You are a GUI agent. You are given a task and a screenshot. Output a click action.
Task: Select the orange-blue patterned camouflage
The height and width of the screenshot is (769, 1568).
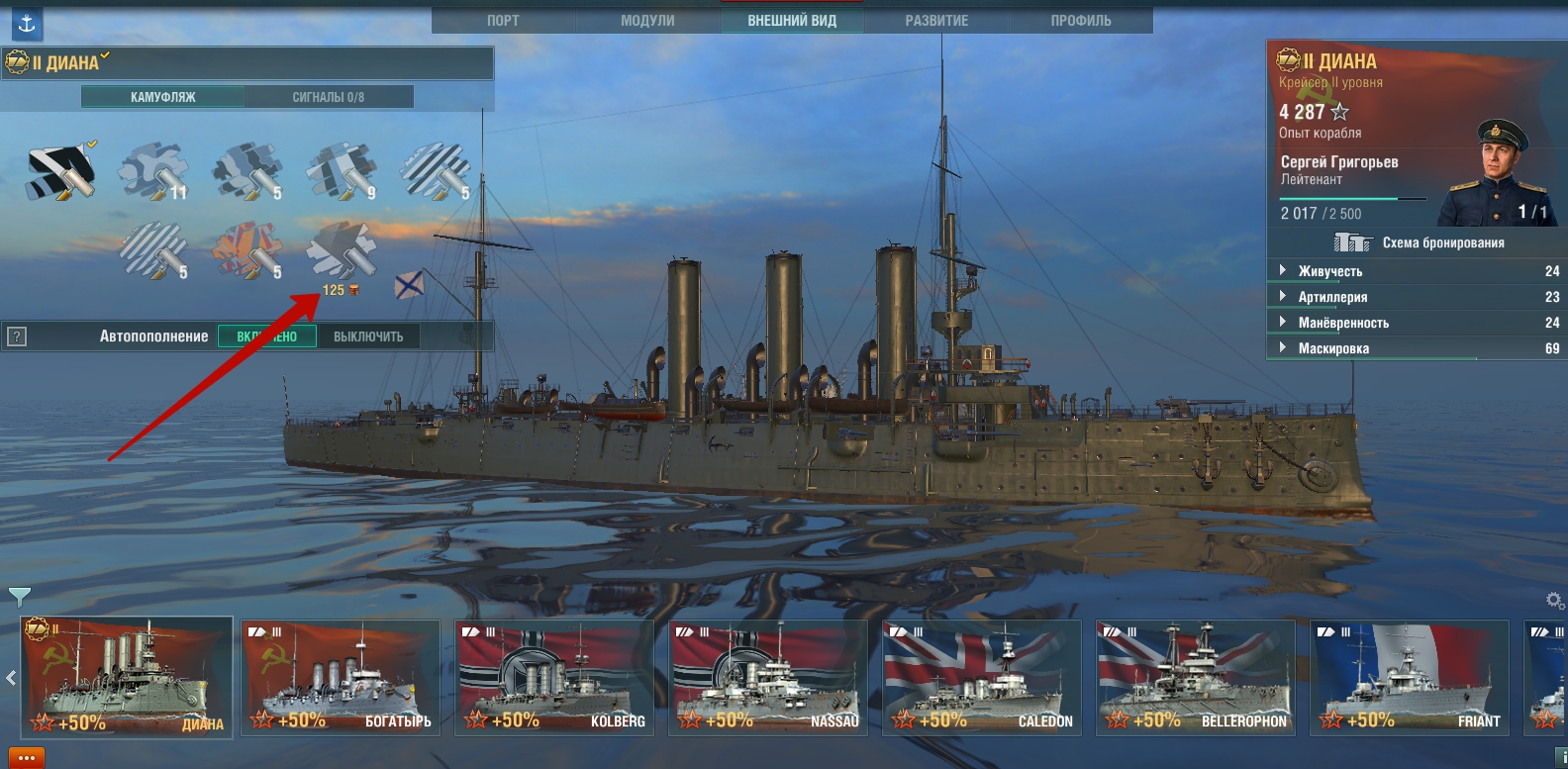[246, 249]
